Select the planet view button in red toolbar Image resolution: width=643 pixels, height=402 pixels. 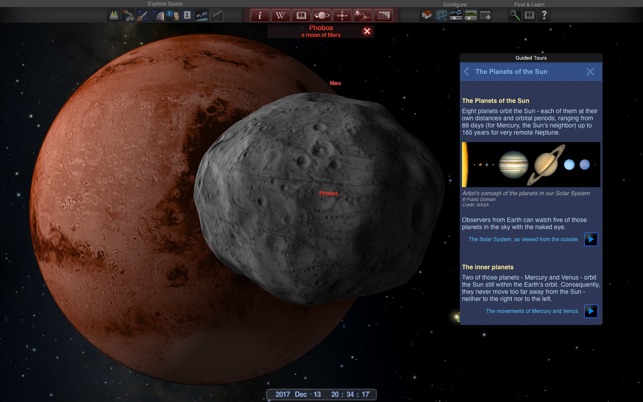322,16
